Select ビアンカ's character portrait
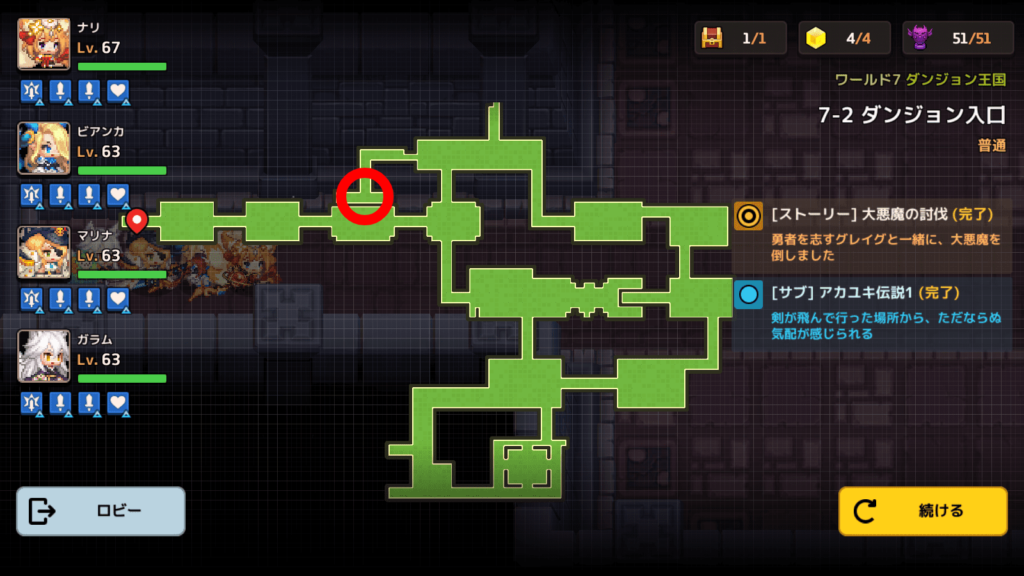 [x=44, y=148]
